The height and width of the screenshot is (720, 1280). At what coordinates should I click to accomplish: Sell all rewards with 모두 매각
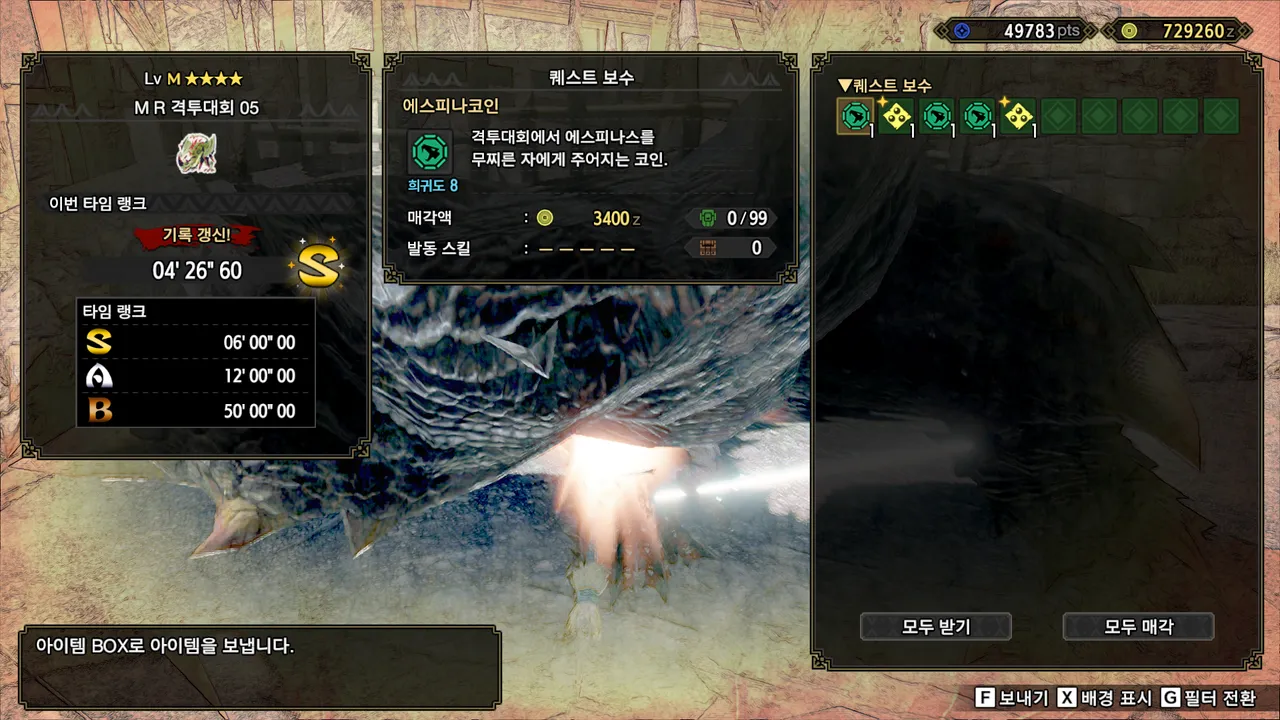1138,627
